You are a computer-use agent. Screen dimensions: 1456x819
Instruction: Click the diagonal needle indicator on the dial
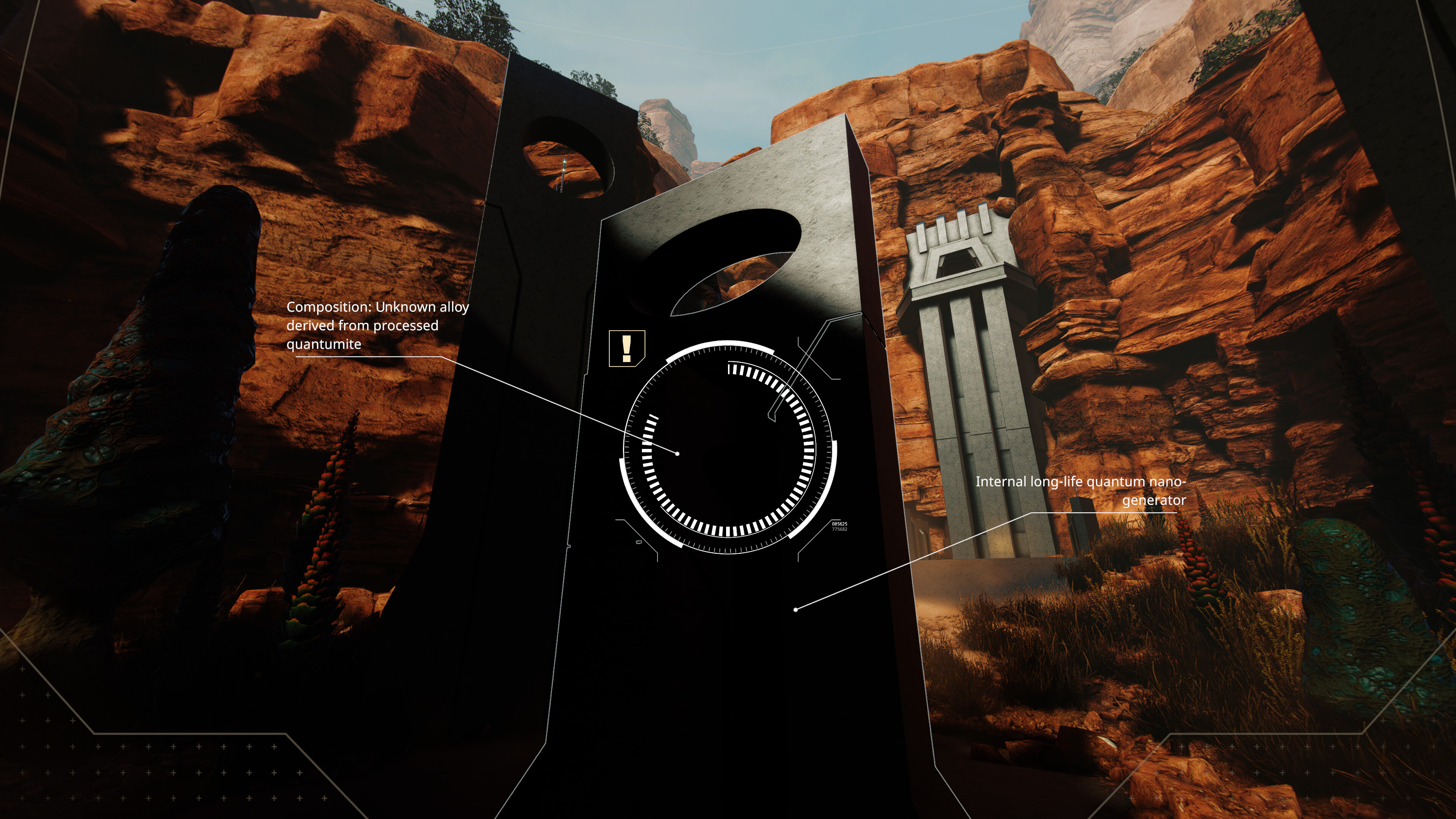pos(780,395)
